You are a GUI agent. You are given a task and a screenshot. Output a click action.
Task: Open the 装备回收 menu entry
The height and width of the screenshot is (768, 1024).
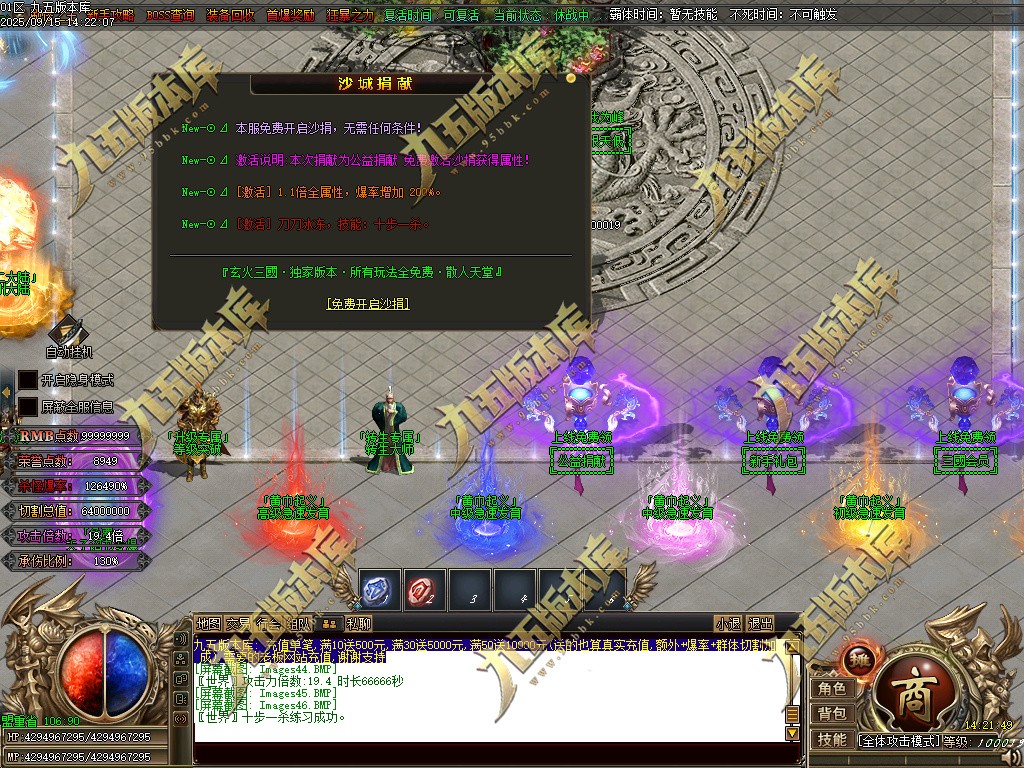click(230, 15)
